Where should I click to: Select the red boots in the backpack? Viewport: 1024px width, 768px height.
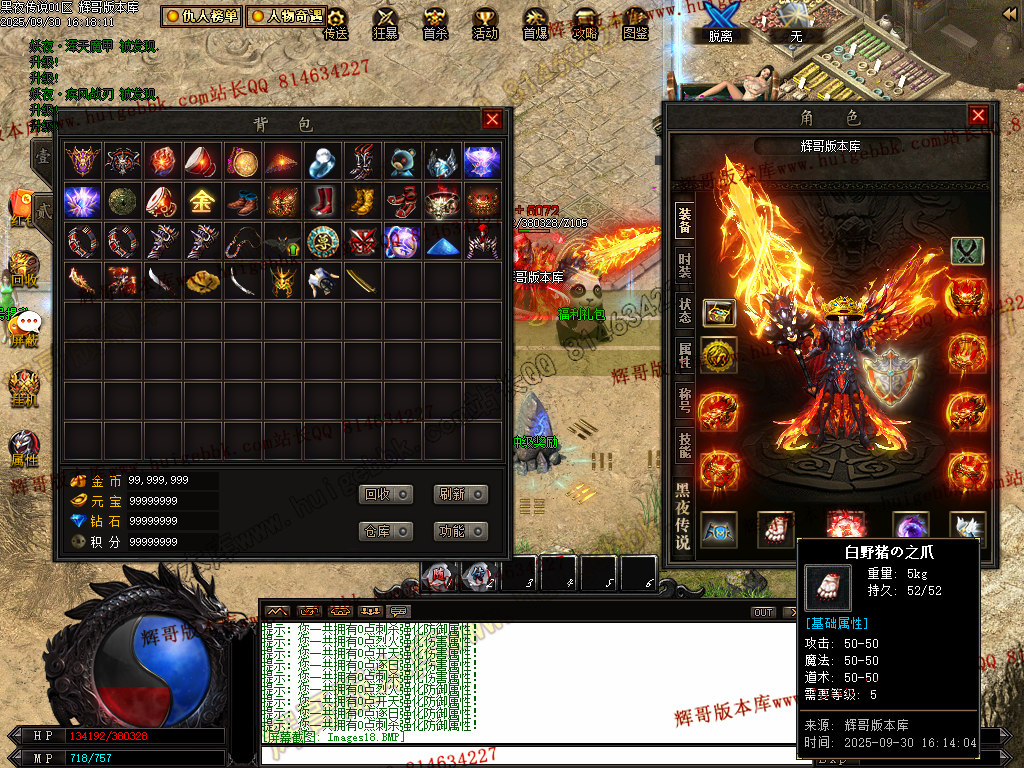click(321, 201)
